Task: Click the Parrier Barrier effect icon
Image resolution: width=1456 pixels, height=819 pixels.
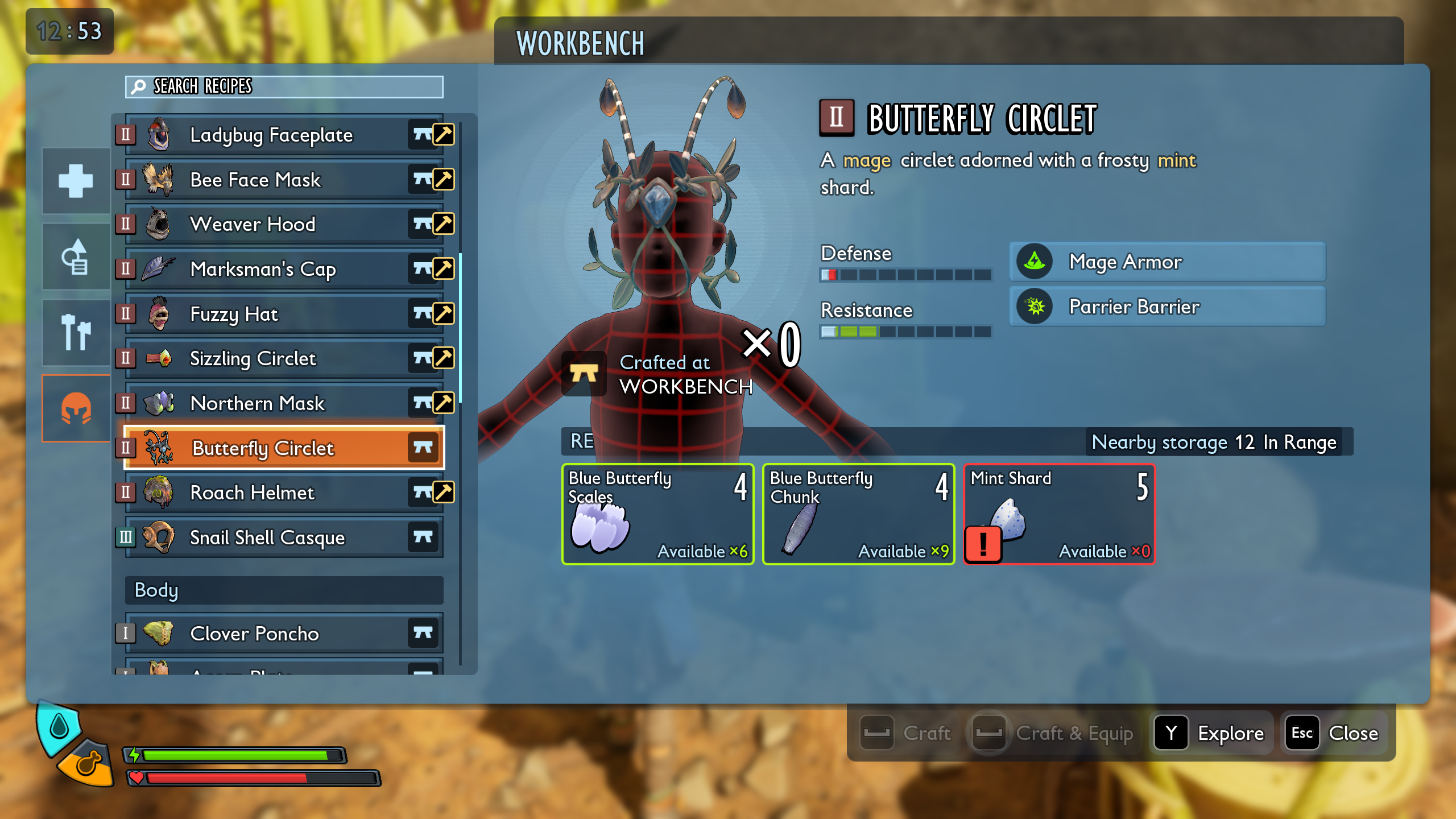Action: tap(1035, 307)
